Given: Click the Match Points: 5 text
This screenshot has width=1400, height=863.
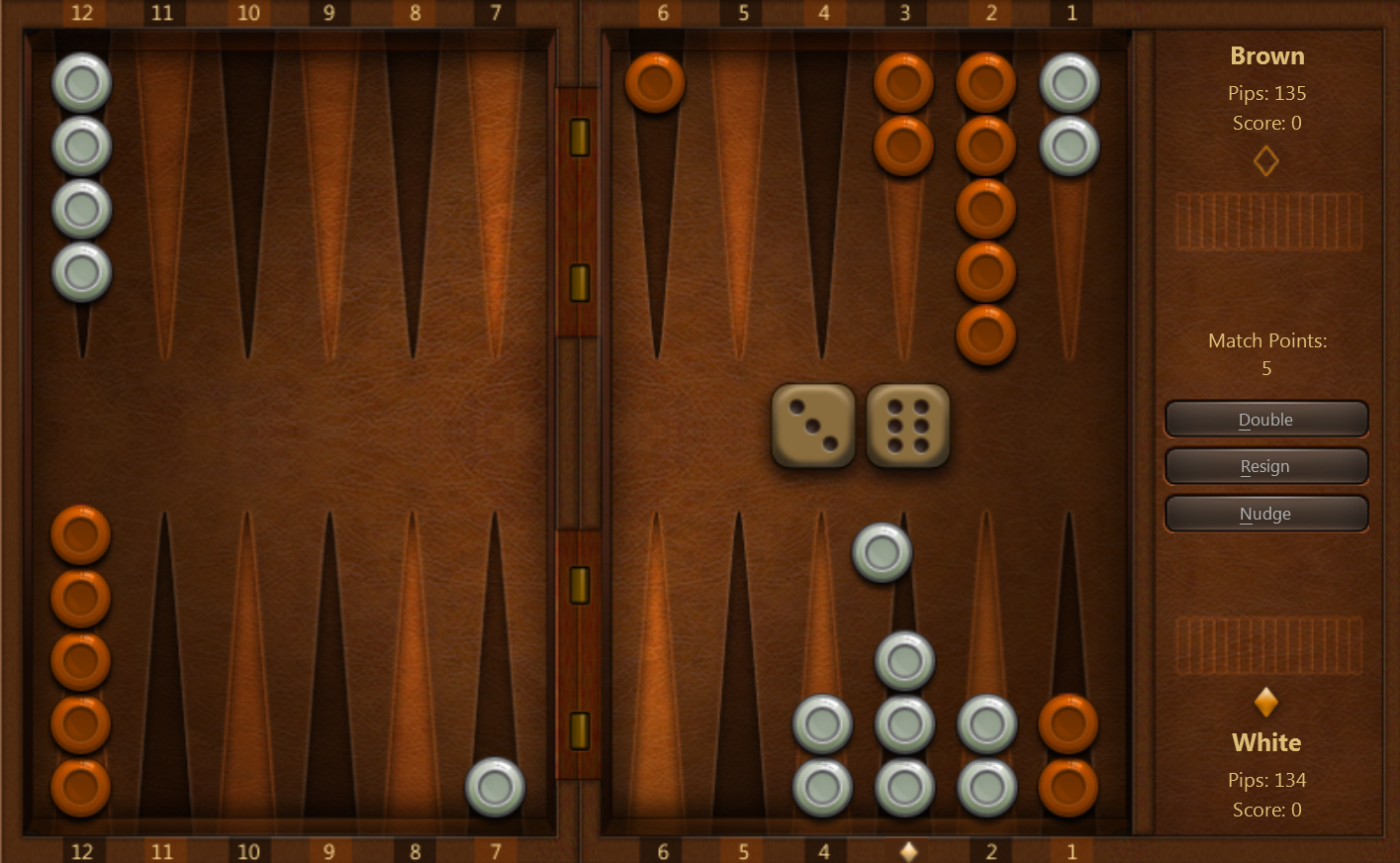Looking at the screenshot, I should (1266, 353).
